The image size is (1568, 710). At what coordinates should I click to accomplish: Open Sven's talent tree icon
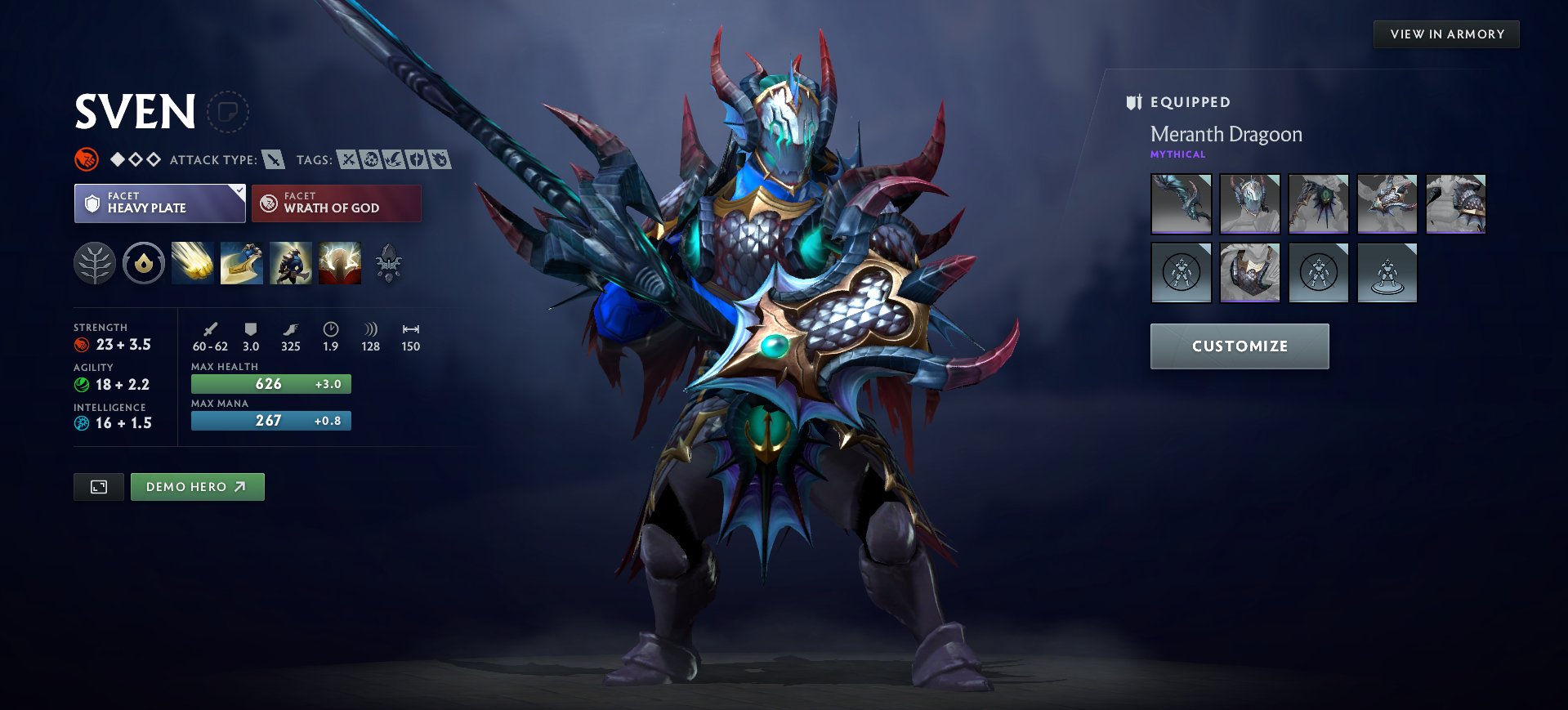[x=96, y=262]
